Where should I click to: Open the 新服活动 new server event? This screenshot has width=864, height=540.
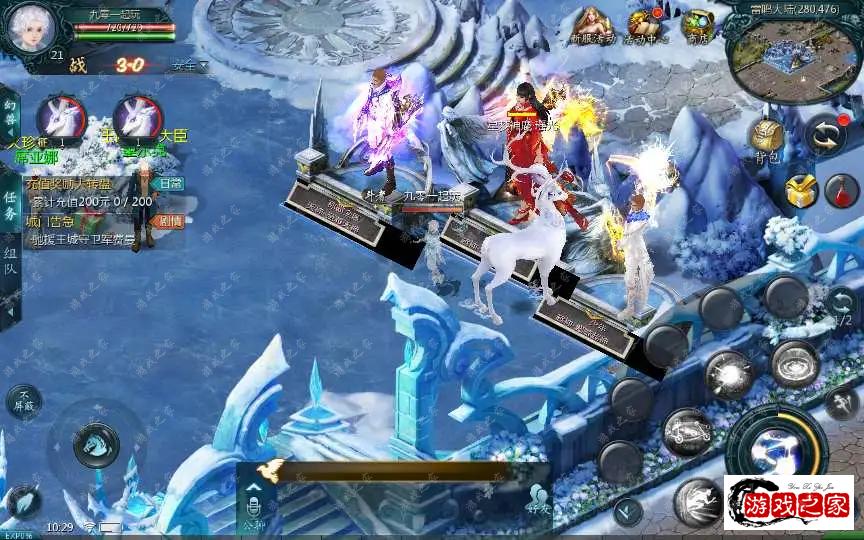593,24
